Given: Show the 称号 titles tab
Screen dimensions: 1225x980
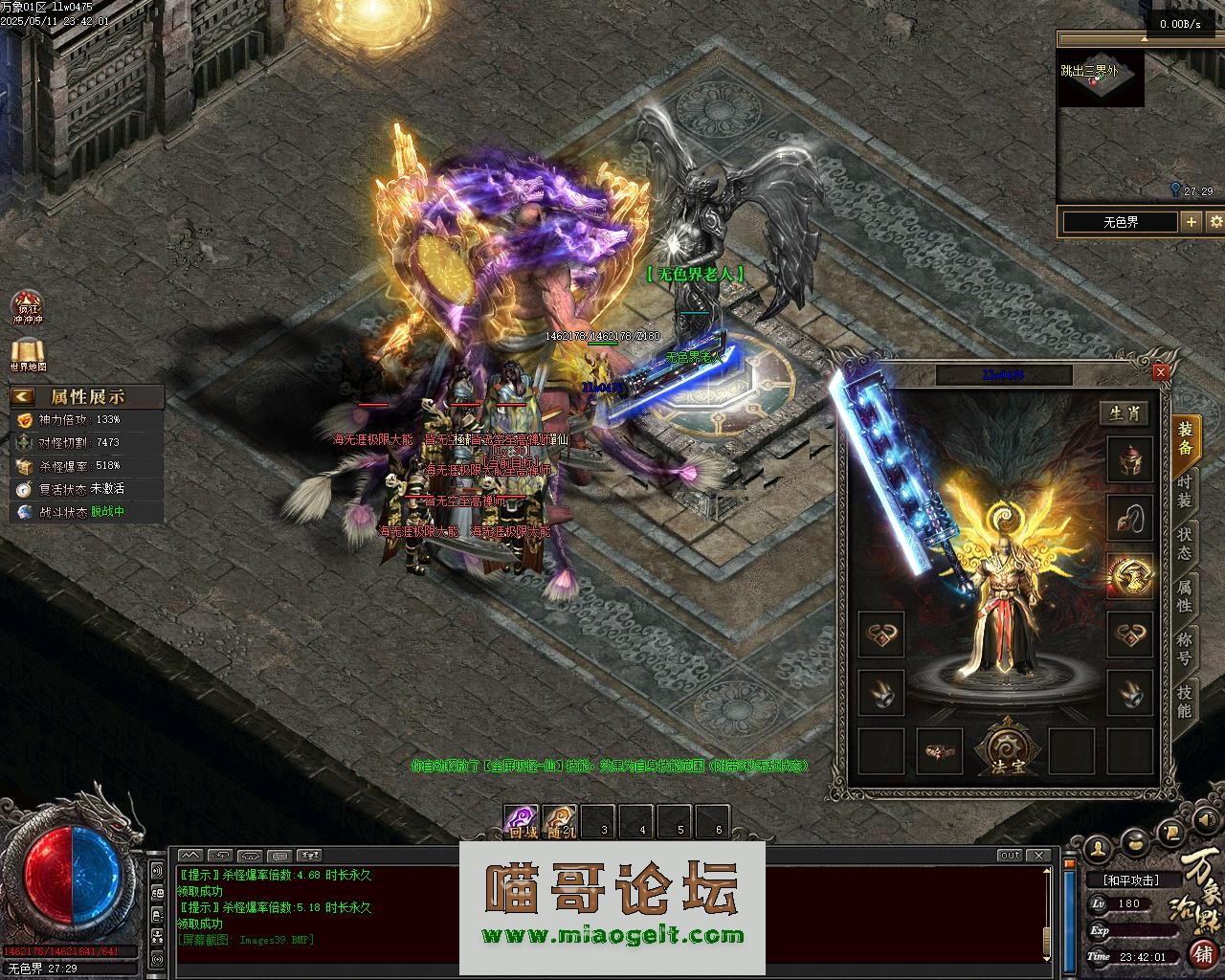Looking at the screenshot, I should click(x=1185, y=648).
